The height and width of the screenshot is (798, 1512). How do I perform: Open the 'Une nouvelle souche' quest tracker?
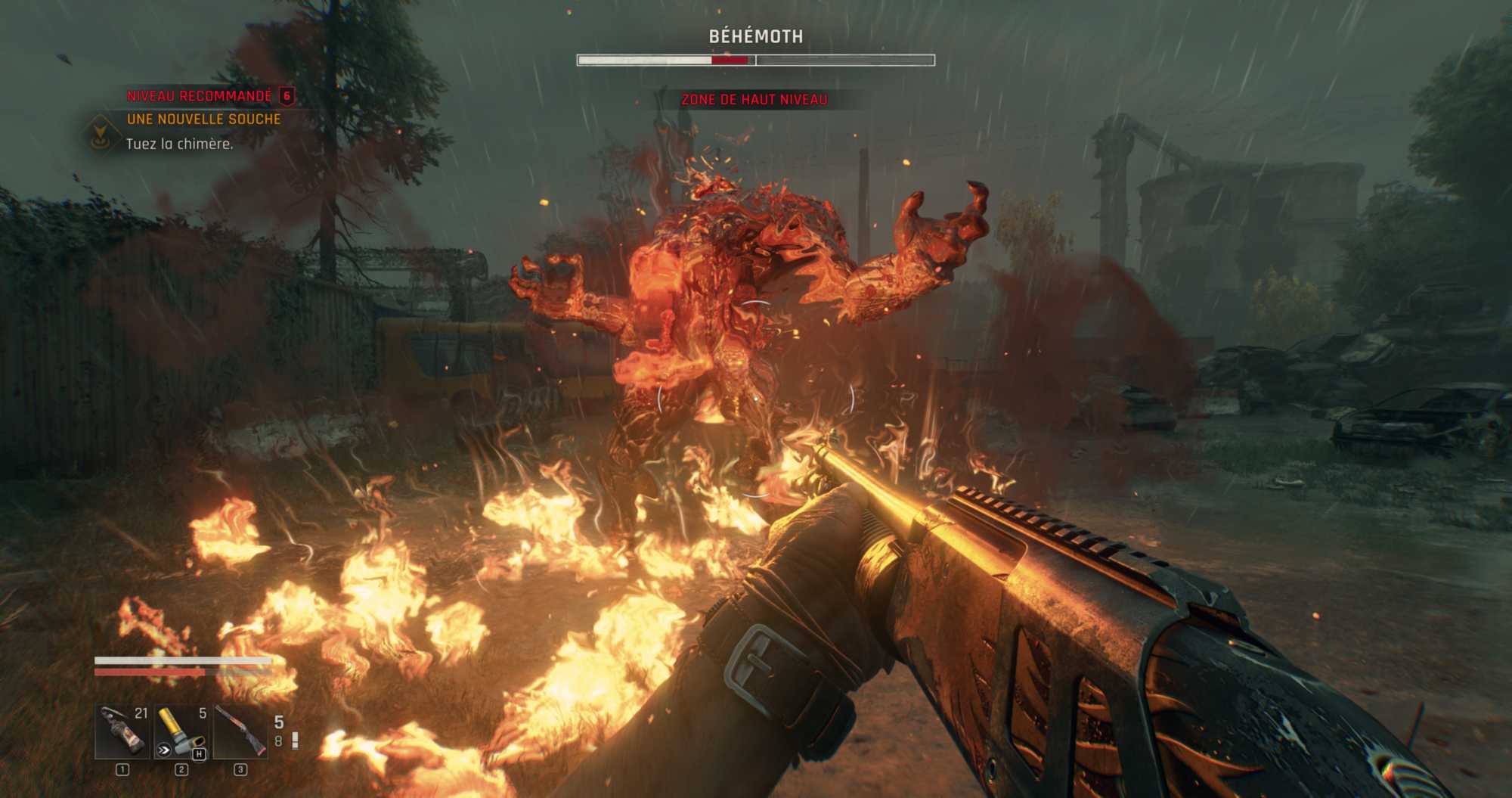click(x=203, y=119)
